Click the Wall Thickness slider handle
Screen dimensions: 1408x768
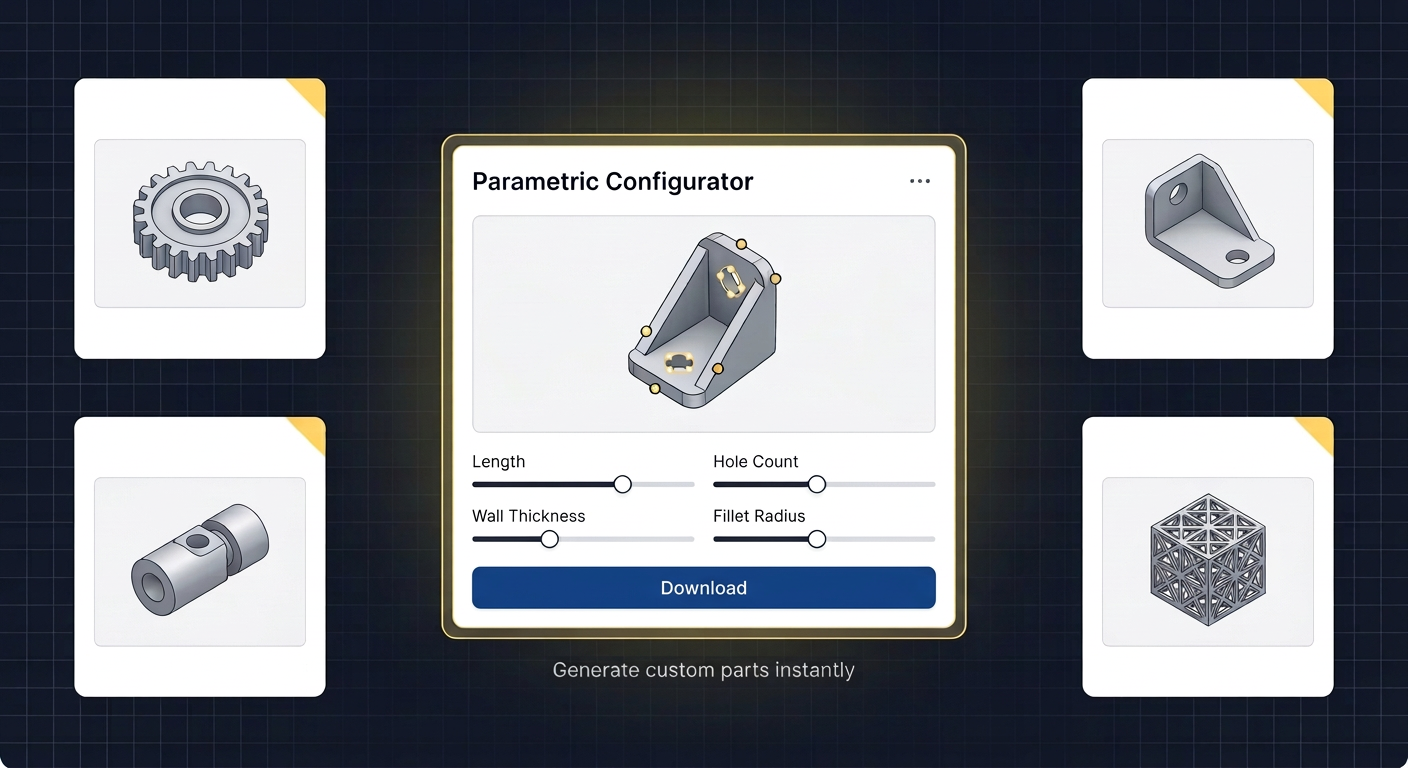[548, 539]
